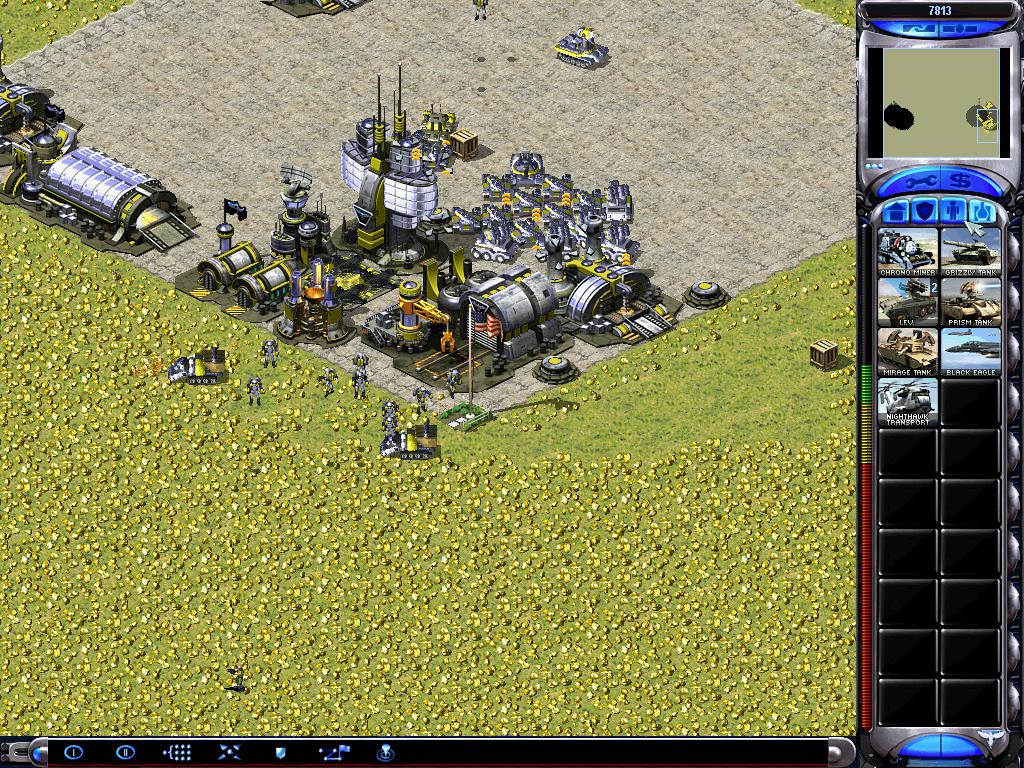Activate the dollar-sign sell button
Screen dimensions: 1024x768
[961, 181]
